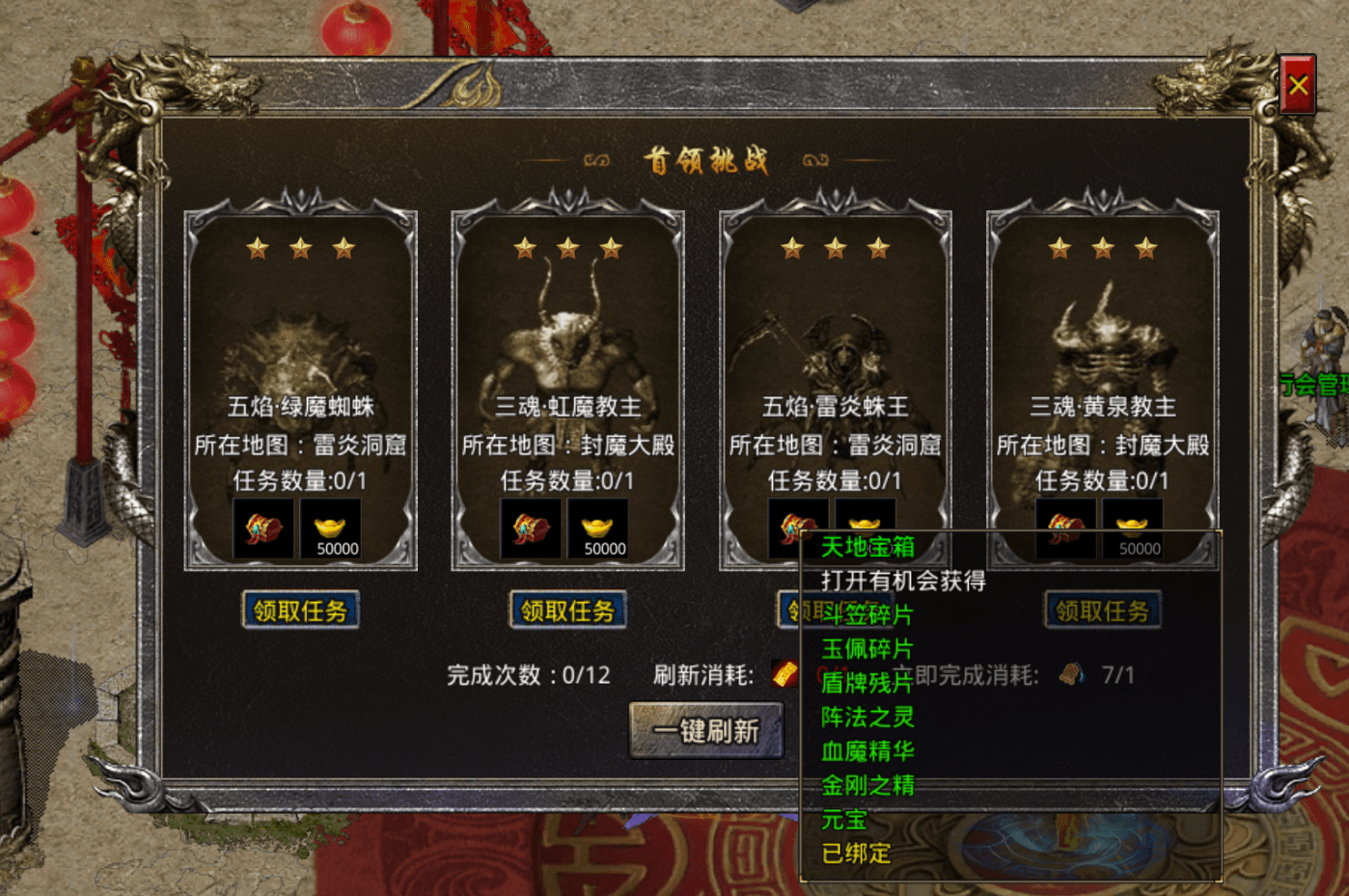Screen dimensions: 1349x896
Task: Click the 50000 gold ingot icon under 三魂·黄泉教主
Action: [1134, 528]
